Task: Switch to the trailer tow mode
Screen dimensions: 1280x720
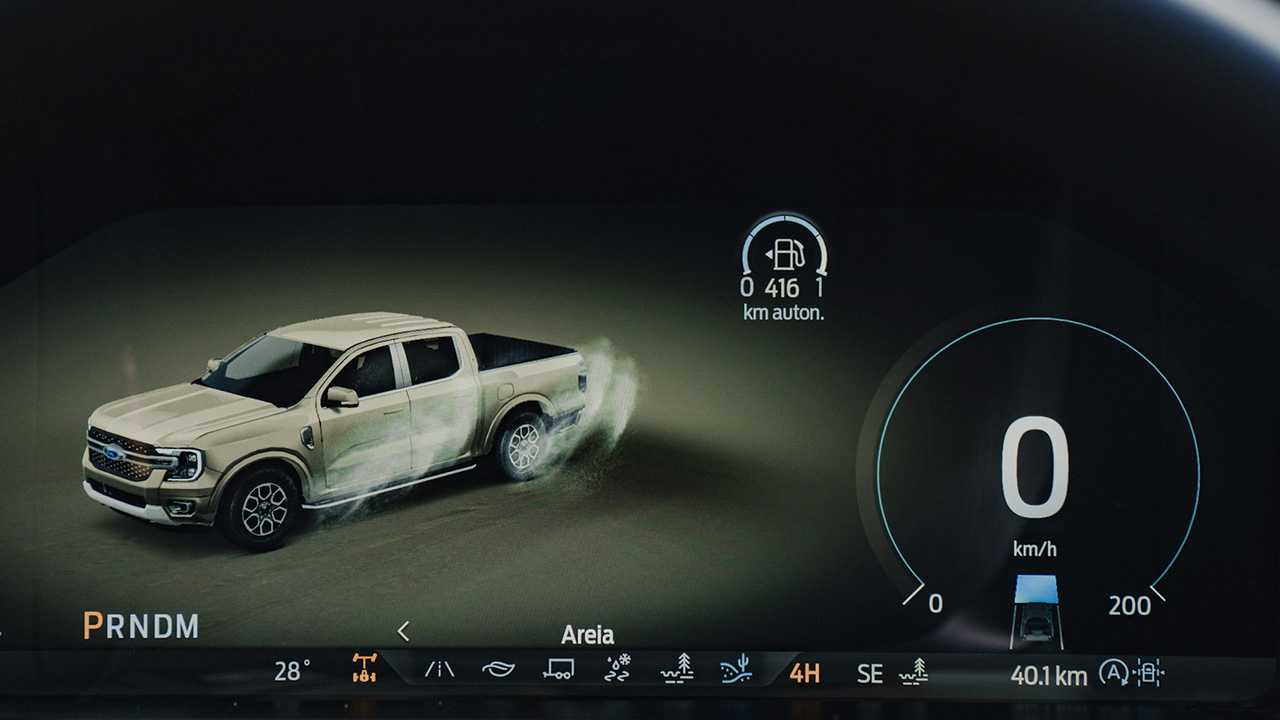Action: [557, 670]
